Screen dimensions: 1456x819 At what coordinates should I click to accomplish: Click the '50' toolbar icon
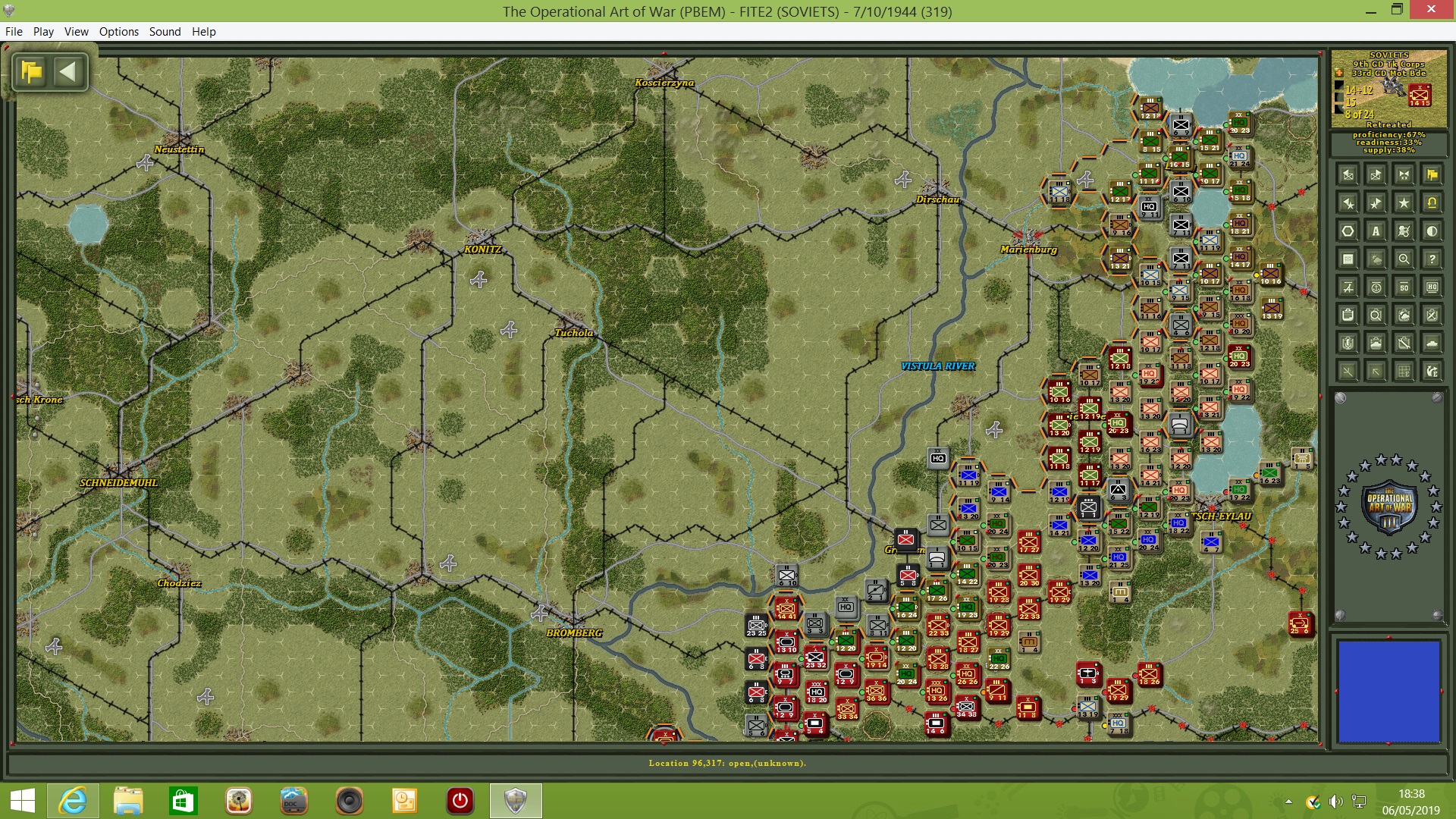pyautogui.click(x=1404, y=287)
